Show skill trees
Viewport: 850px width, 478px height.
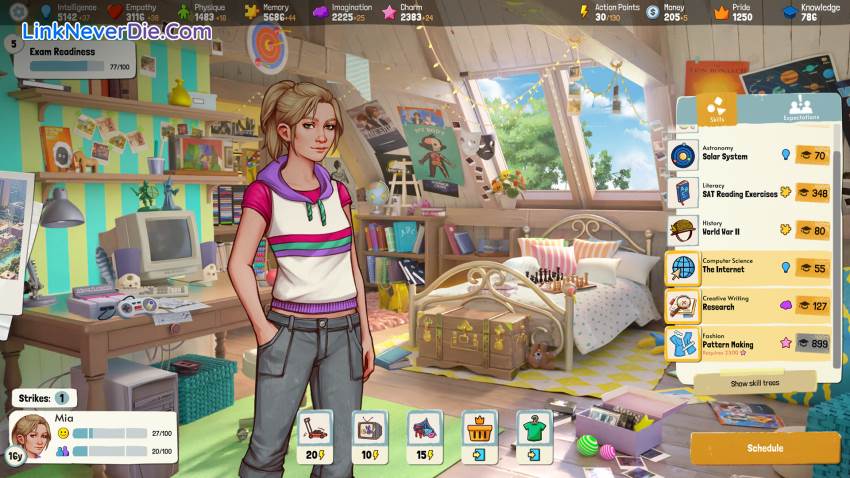(x=753, y=383)
